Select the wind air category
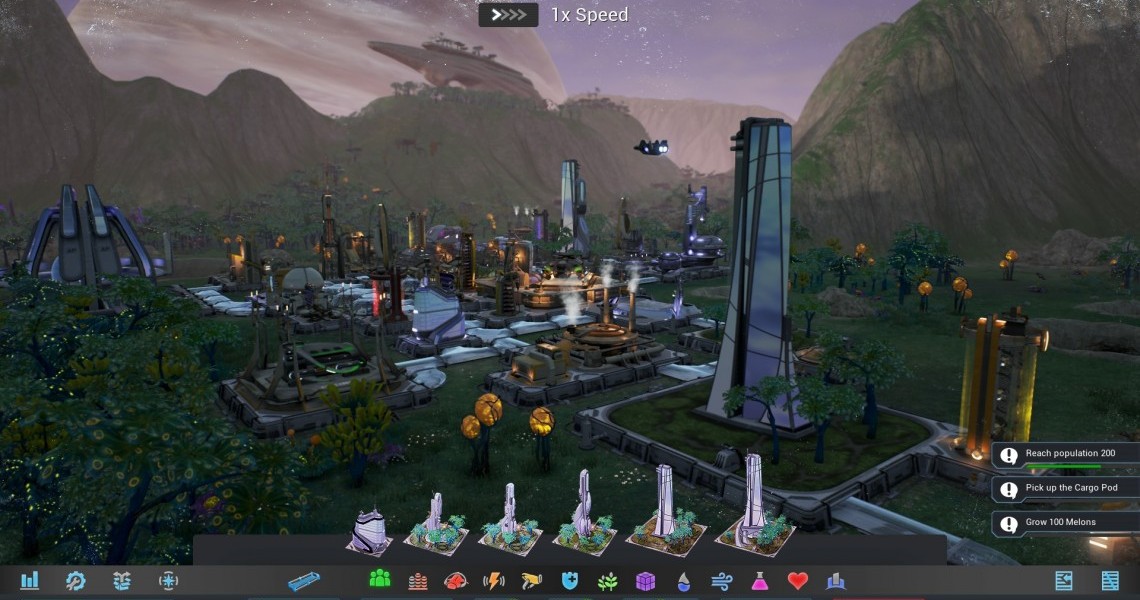Image resolution: width=1140 pixels, height=600 pixels. point(722,580)
